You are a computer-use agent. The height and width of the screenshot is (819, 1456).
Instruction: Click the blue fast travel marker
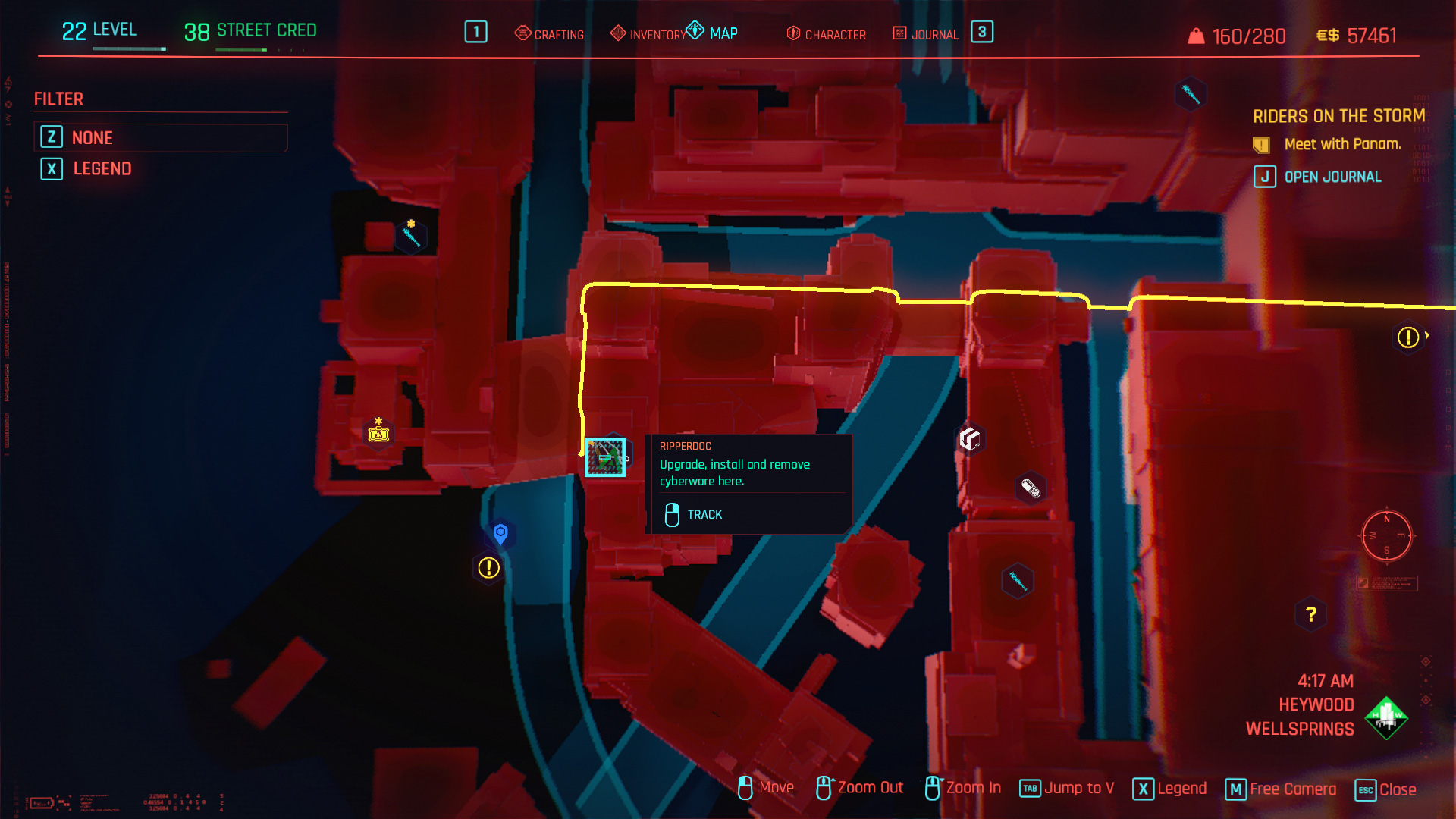[x=500, y=534]
